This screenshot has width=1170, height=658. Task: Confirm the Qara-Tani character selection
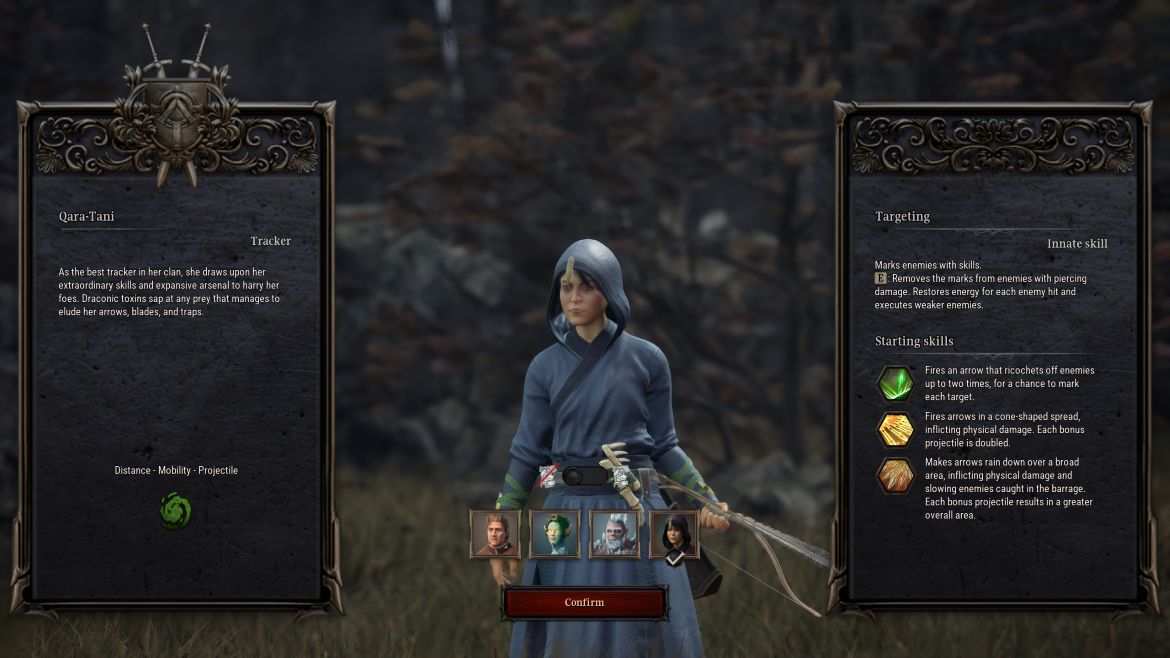tap(584, 602)
